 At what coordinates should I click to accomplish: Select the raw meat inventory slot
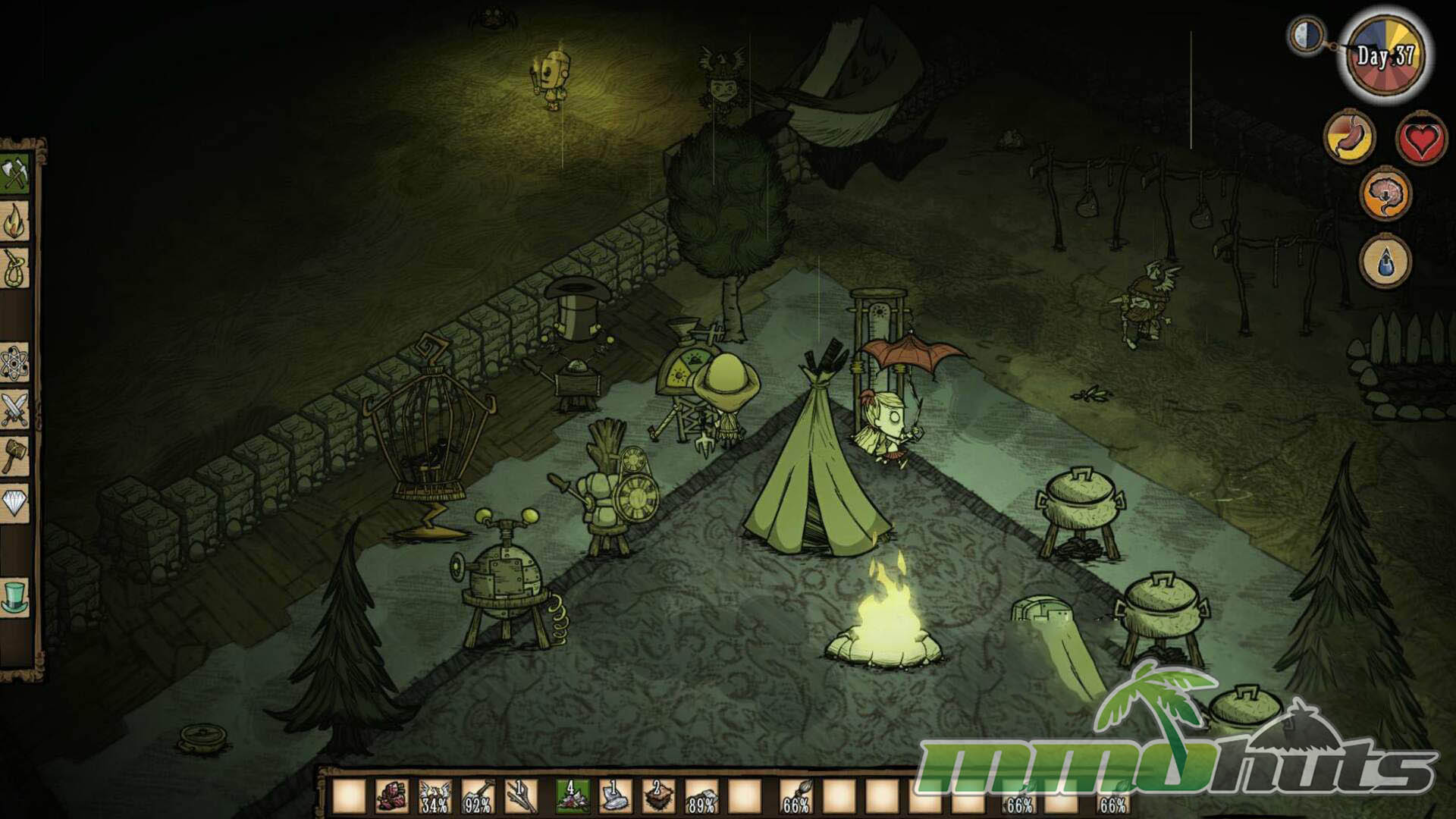click(392, 797)
